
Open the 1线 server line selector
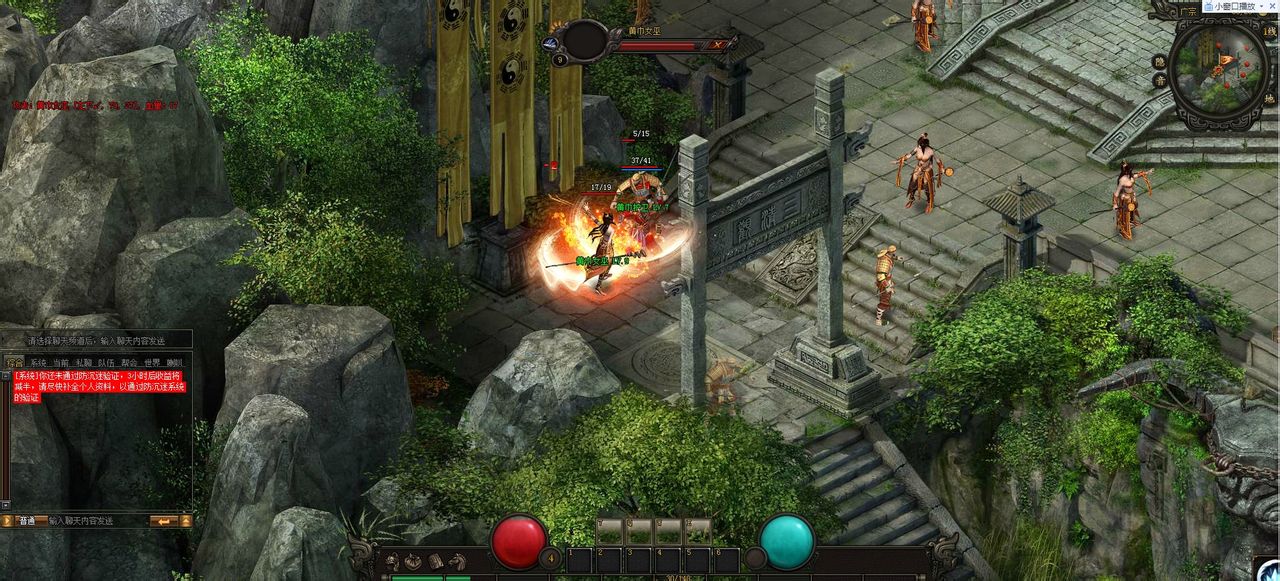tap(1270, 33)
